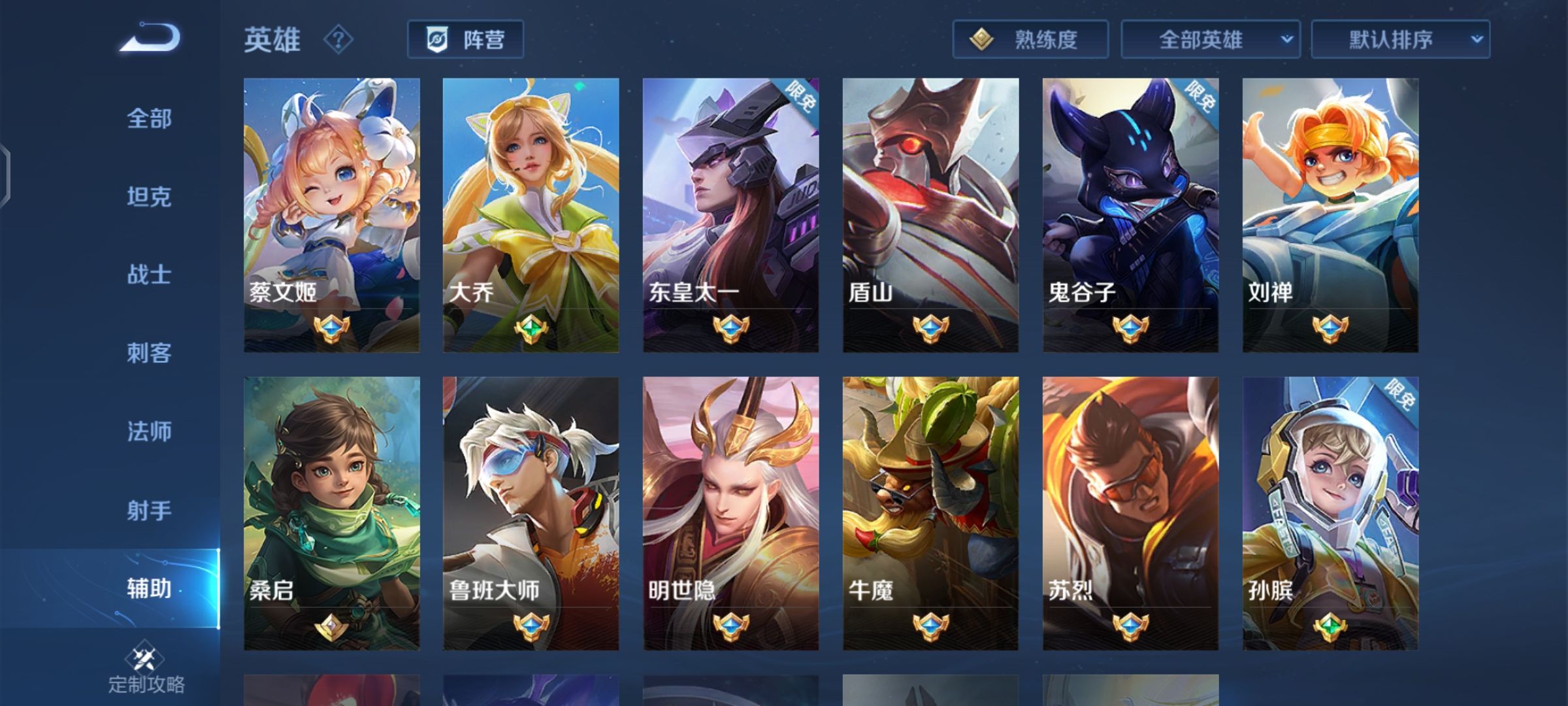Viewport: 1568px width, 706px height.
Task: Open the 全部英雄 dropdown
Action: pos(1211,39)
